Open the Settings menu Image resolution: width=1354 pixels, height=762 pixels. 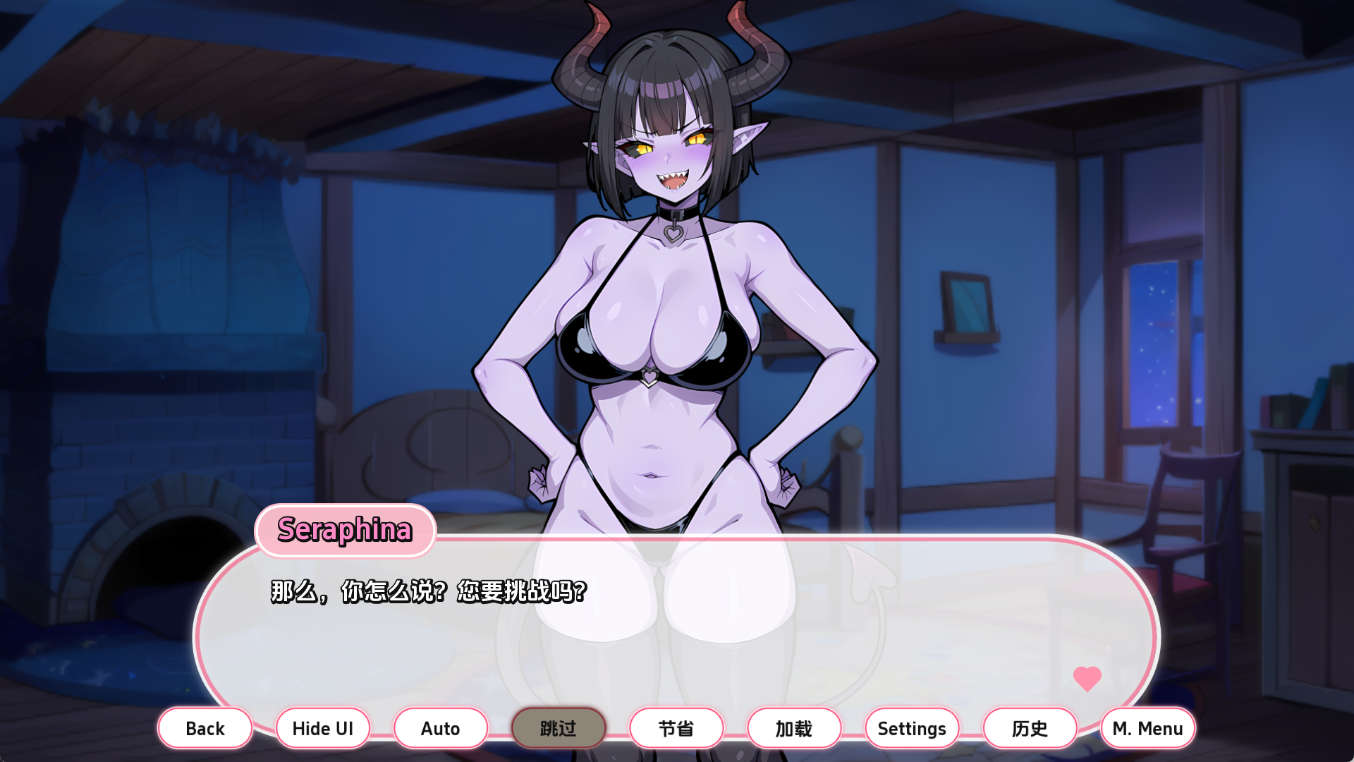tap(911, 728)
